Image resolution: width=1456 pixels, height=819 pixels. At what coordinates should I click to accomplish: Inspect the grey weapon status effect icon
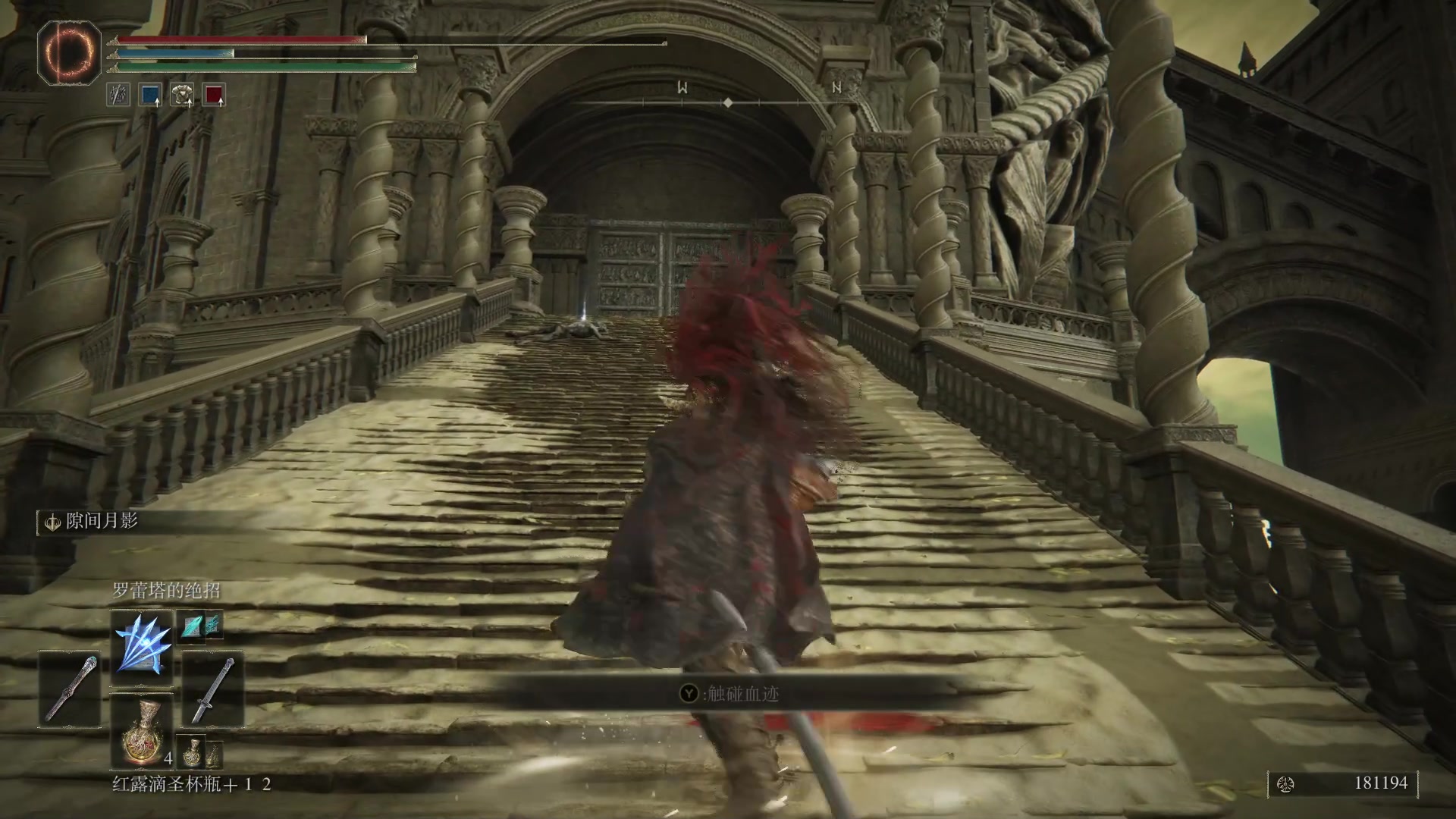pyautogui.click(x=118, y=95)
